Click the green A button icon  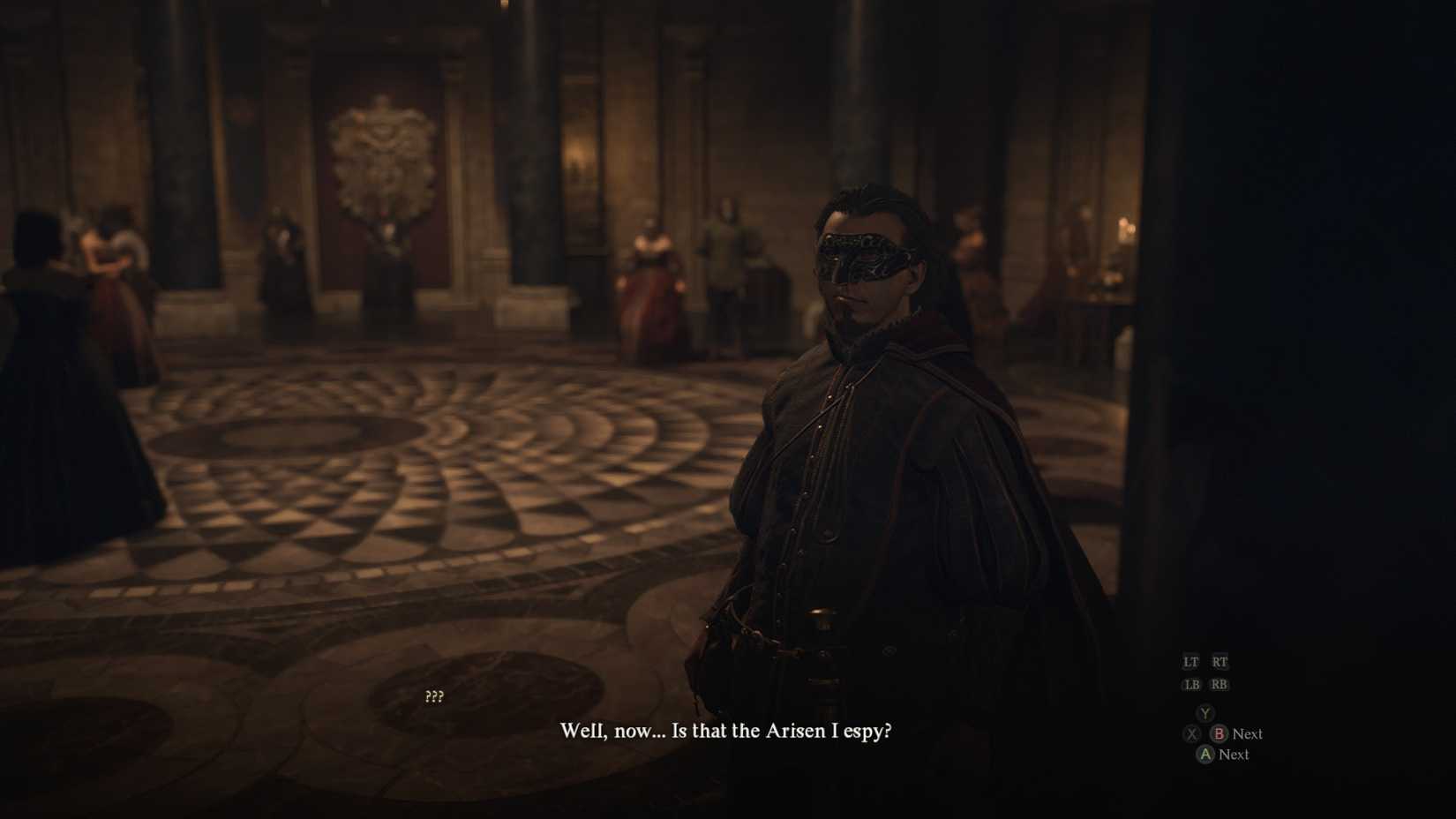(1205, 755)
